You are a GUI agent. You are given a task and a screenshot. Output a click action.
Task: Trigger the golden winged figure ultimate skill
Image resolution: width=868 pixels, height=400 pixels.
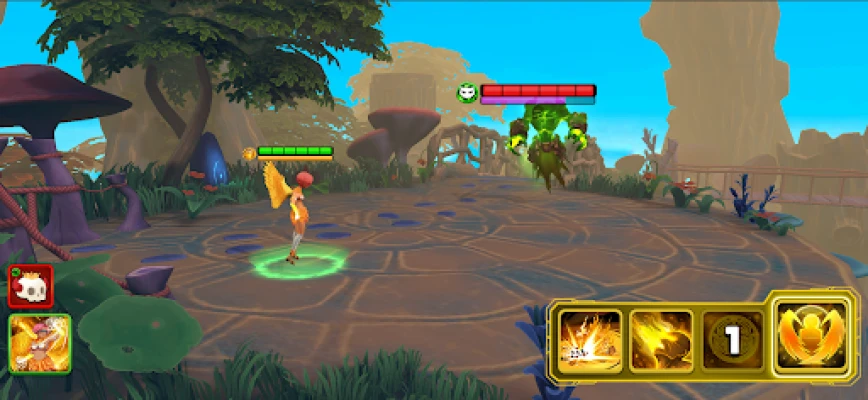coord(815,335)
